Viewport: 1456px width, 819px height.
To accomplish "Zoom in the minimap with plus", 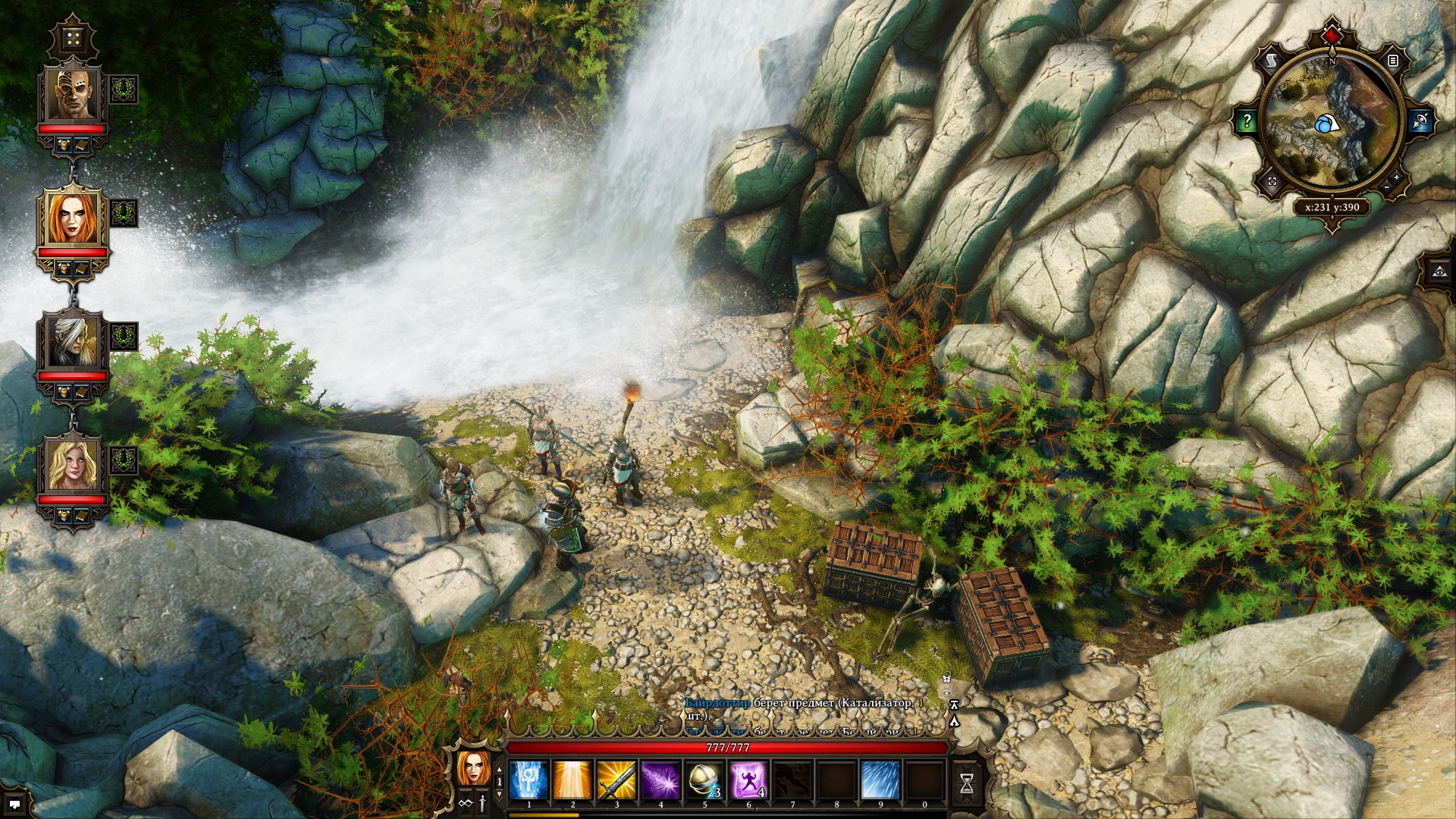I will click(1397, 177).
